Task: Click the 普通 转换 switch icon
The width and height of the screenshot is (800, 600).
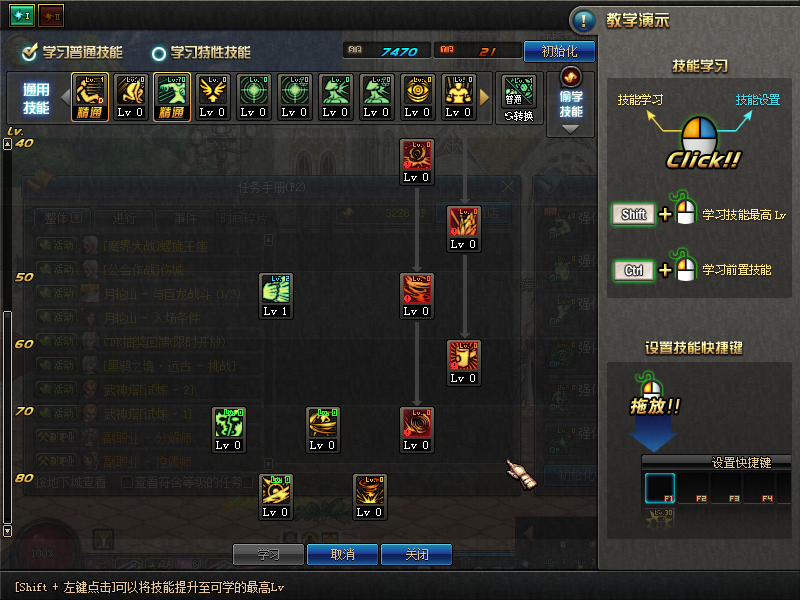Action: coord(519,98)
